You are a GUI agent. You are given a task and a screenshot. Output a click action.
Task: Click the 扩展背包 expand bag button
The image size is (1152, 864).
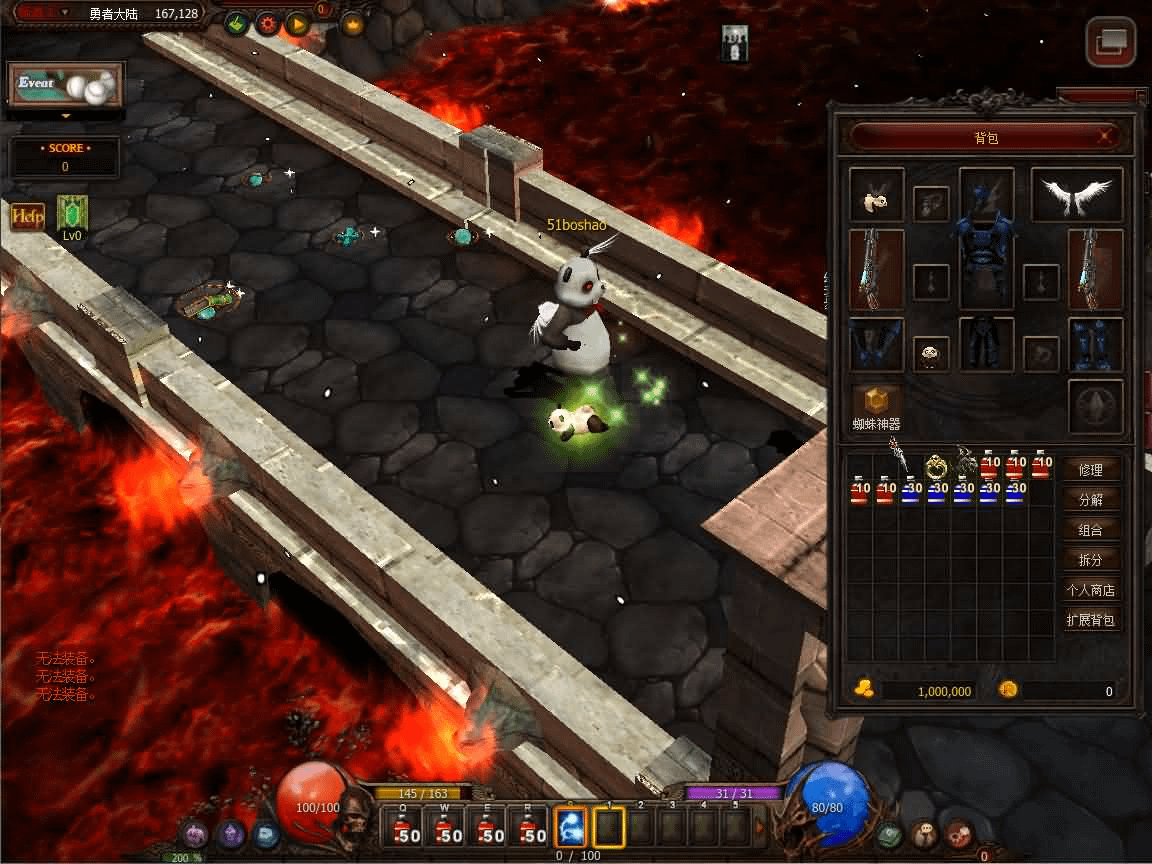point(1090,620)
